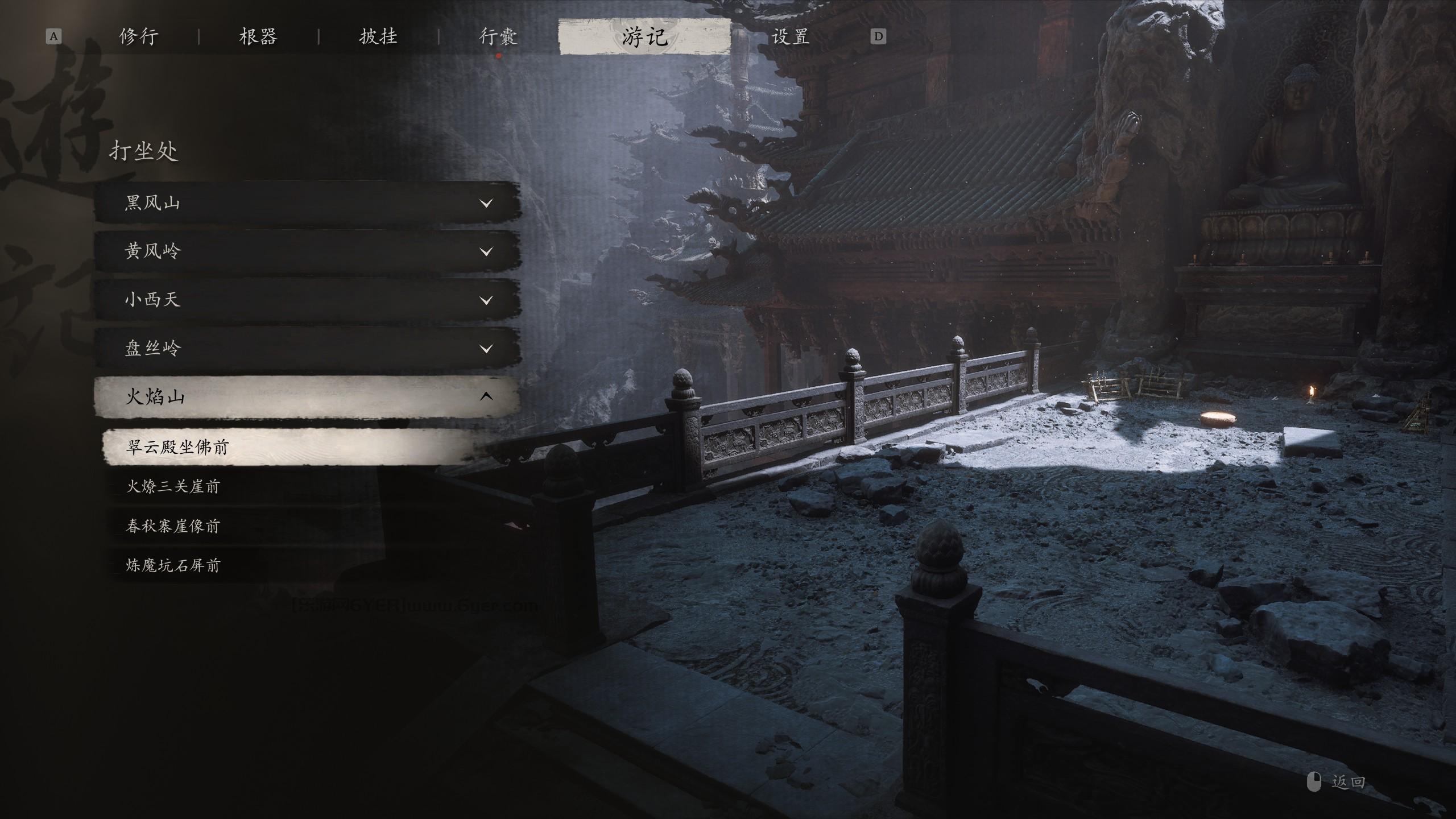Expand the 小西天 region list
The width and height of the screenshot is (1456, 819).
coord(307,299)
